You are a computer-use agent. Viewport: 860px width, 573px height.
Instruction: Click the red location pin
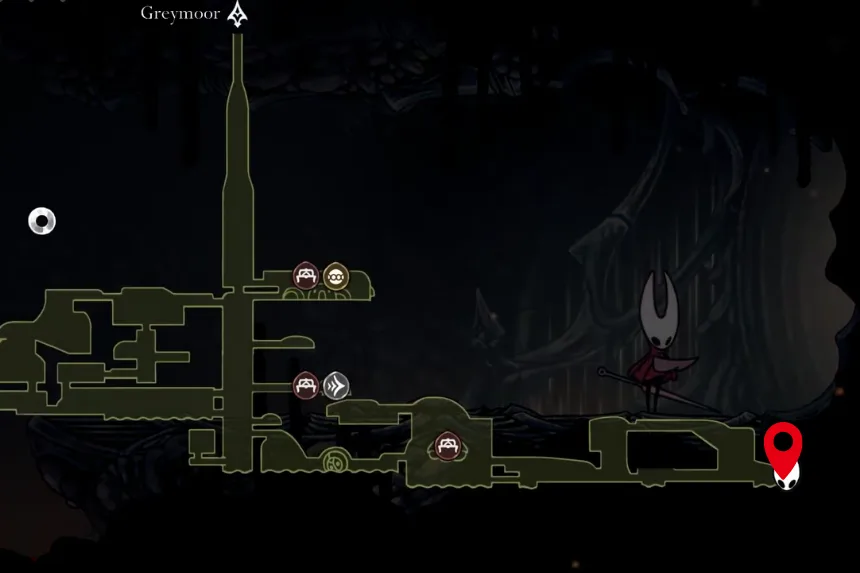click(782, 444)
